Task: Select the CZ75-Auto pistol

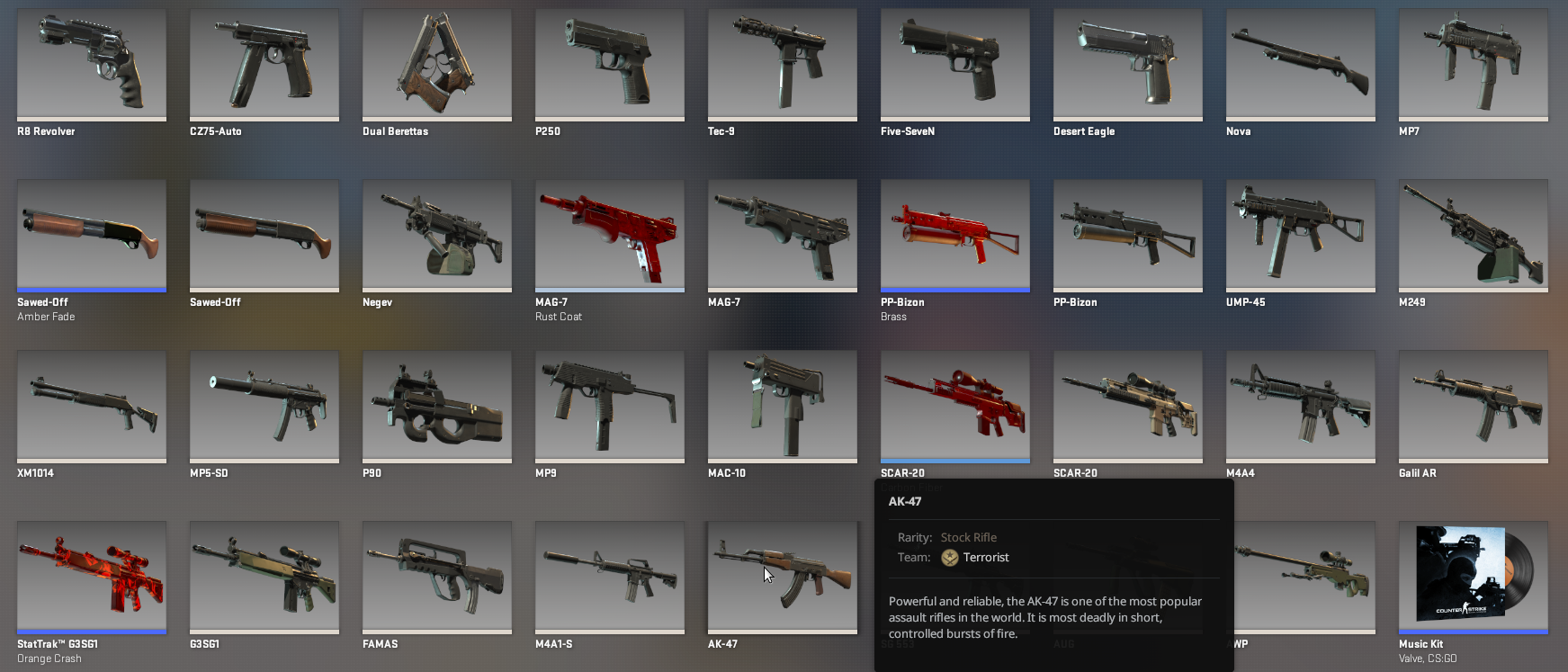Action: pyautogui.click(x=264, y=63)
